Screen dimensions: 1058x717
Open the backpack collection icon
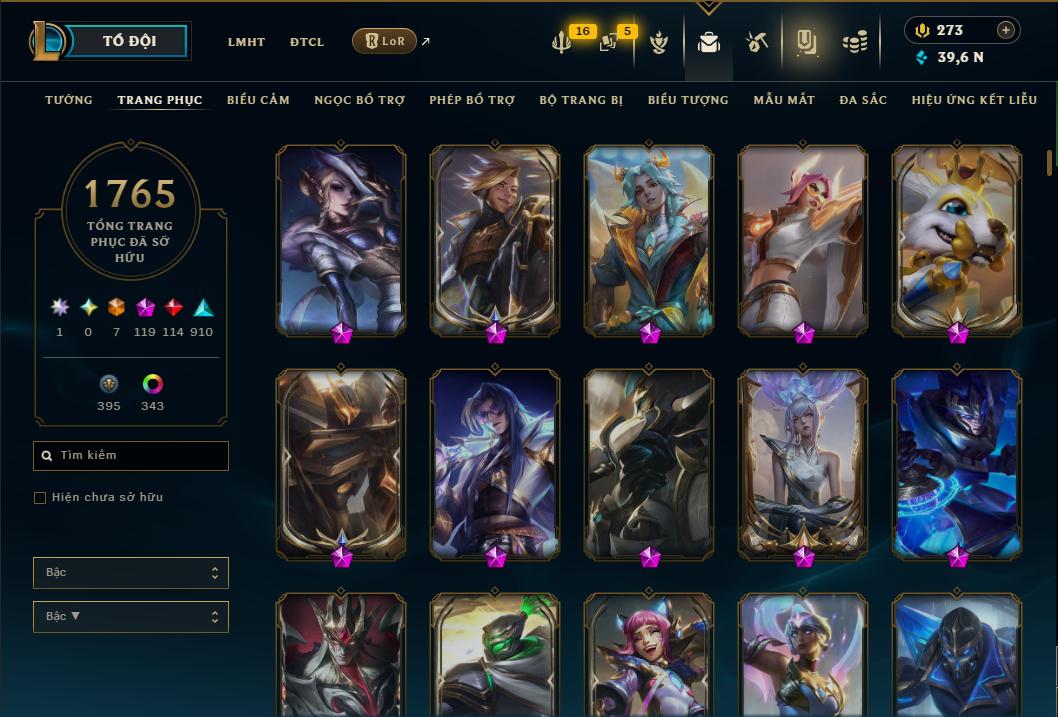pyautogui.click(x=709, y=42)
